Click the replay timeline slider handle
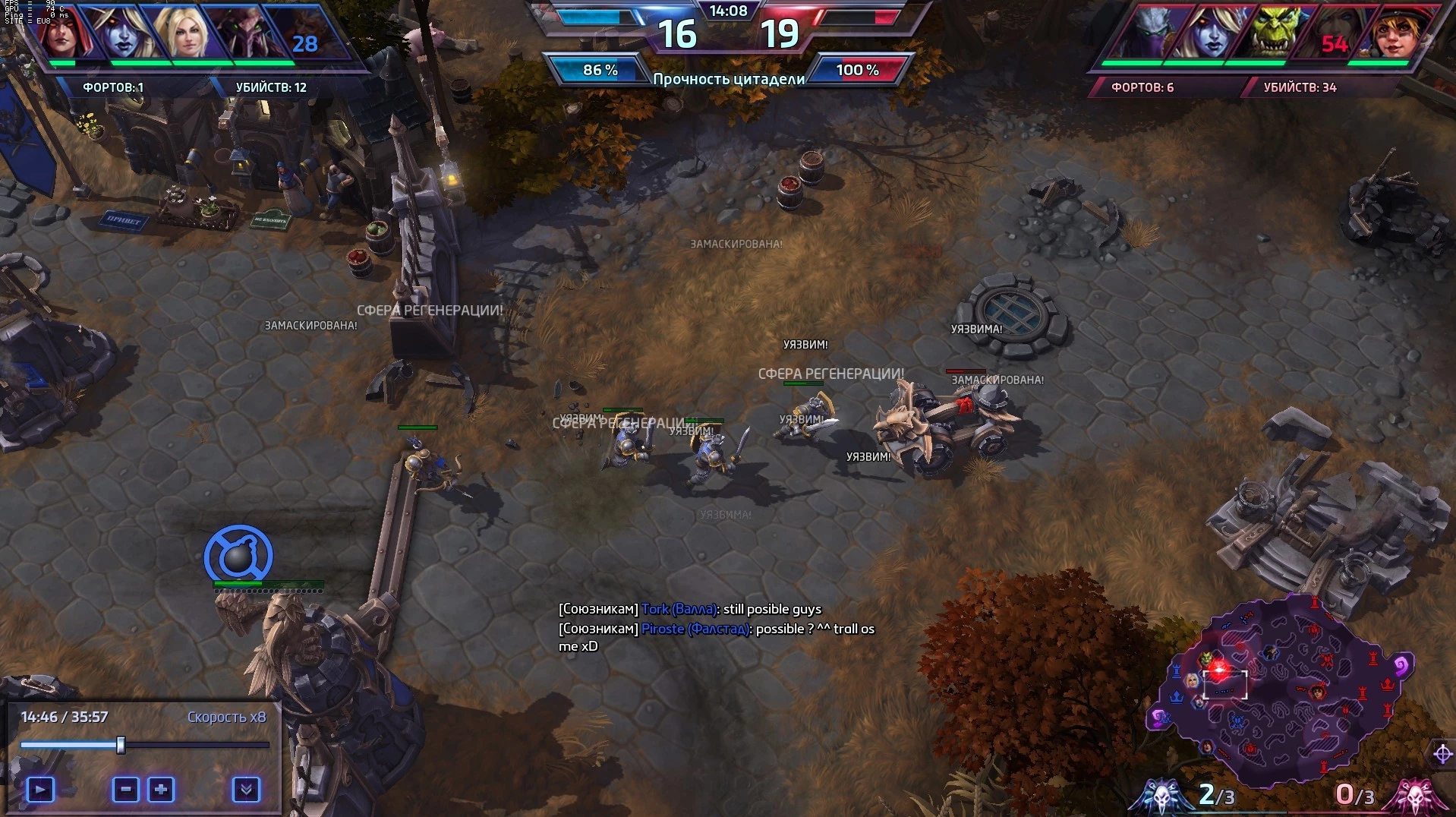The width and height of the screenshot is (1456, 817). coord(121,745)
